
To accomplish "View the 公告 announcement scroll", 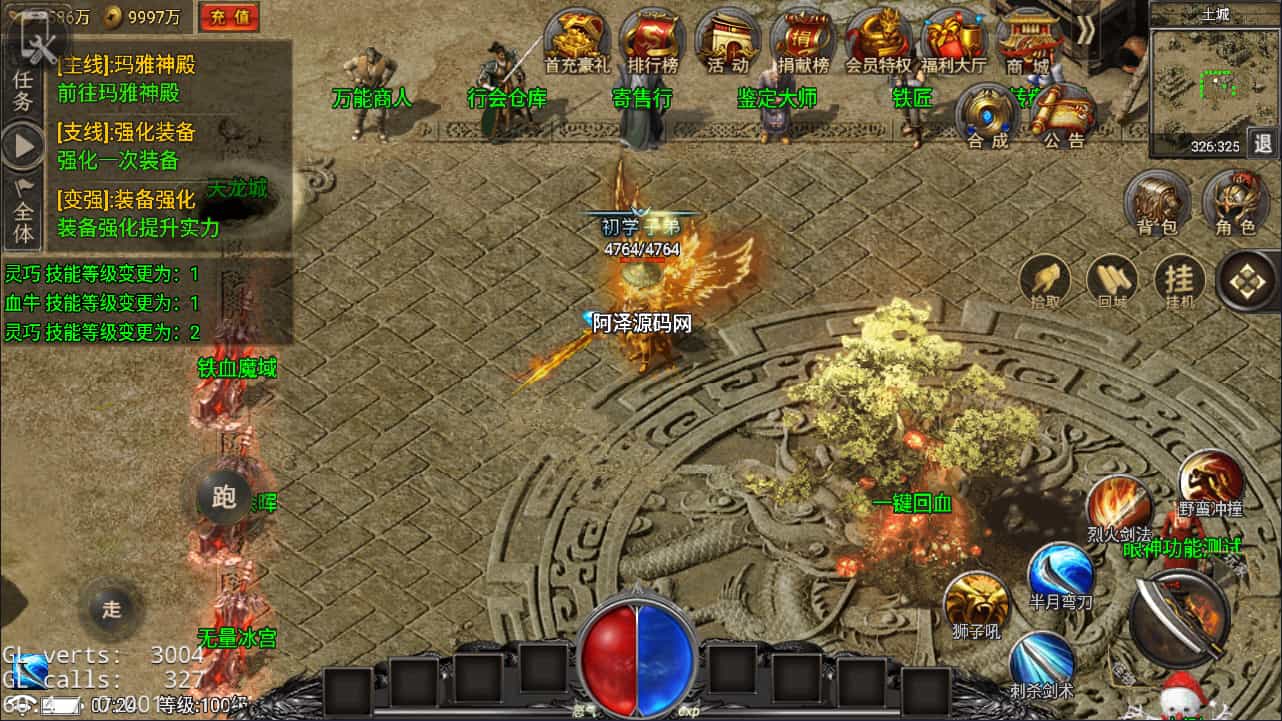I will (x=1064, y=113).
